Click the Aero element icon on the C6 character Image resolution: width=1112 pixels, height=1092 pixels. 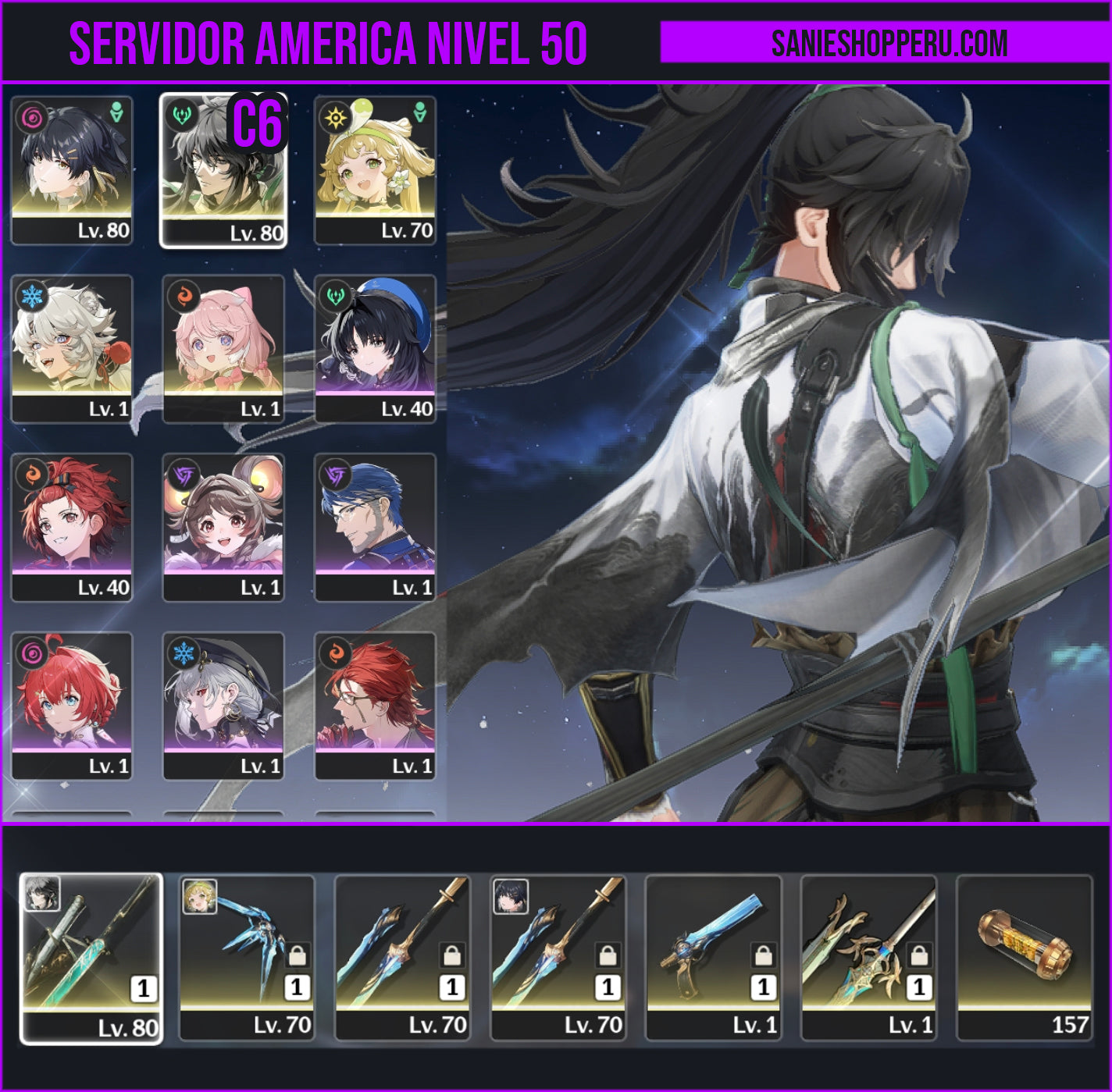[183, 115]
